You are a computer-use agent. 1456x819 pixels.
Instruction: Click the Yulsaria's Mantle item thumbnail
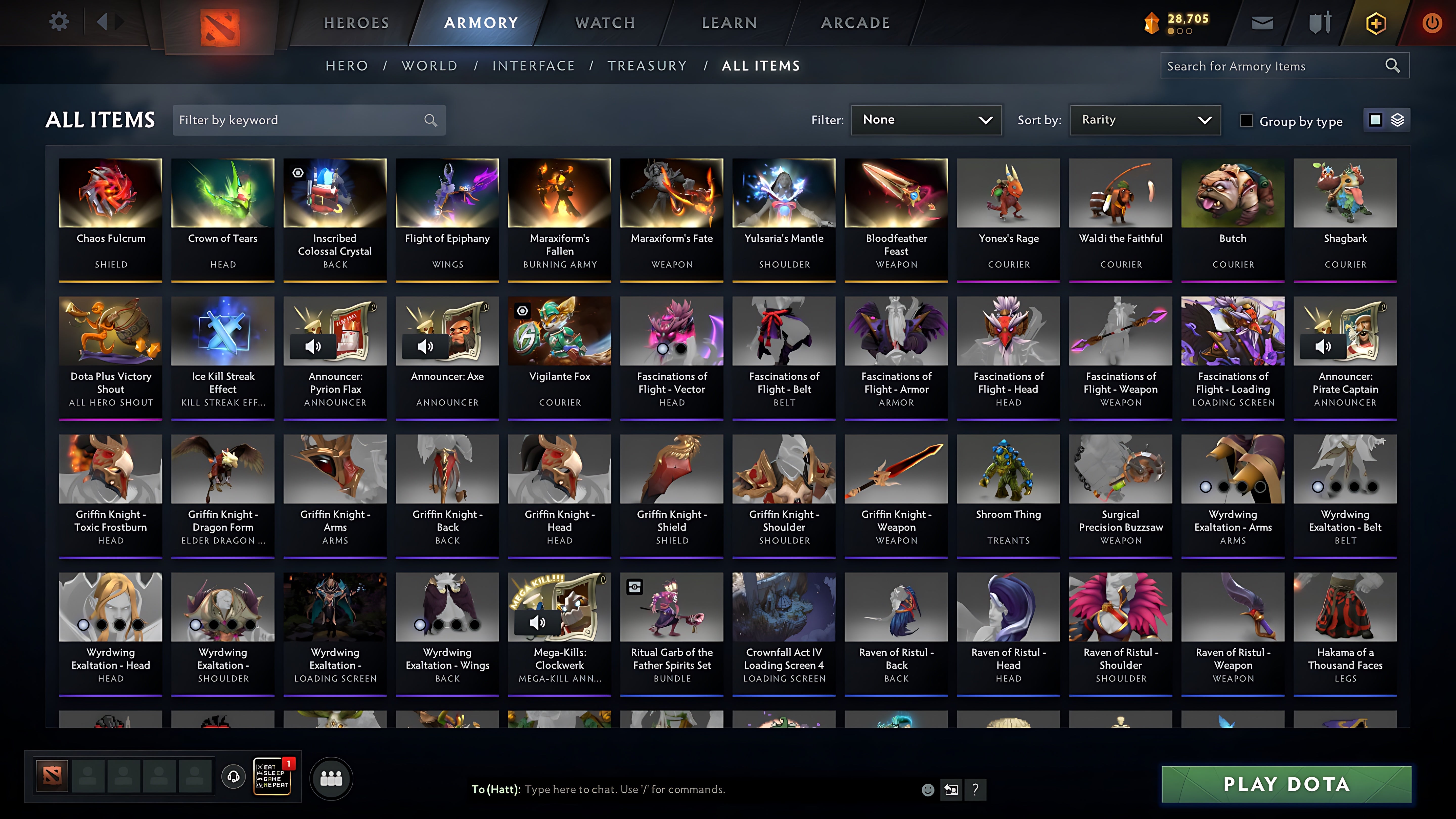pyautogui.click(x=783, y=192)
